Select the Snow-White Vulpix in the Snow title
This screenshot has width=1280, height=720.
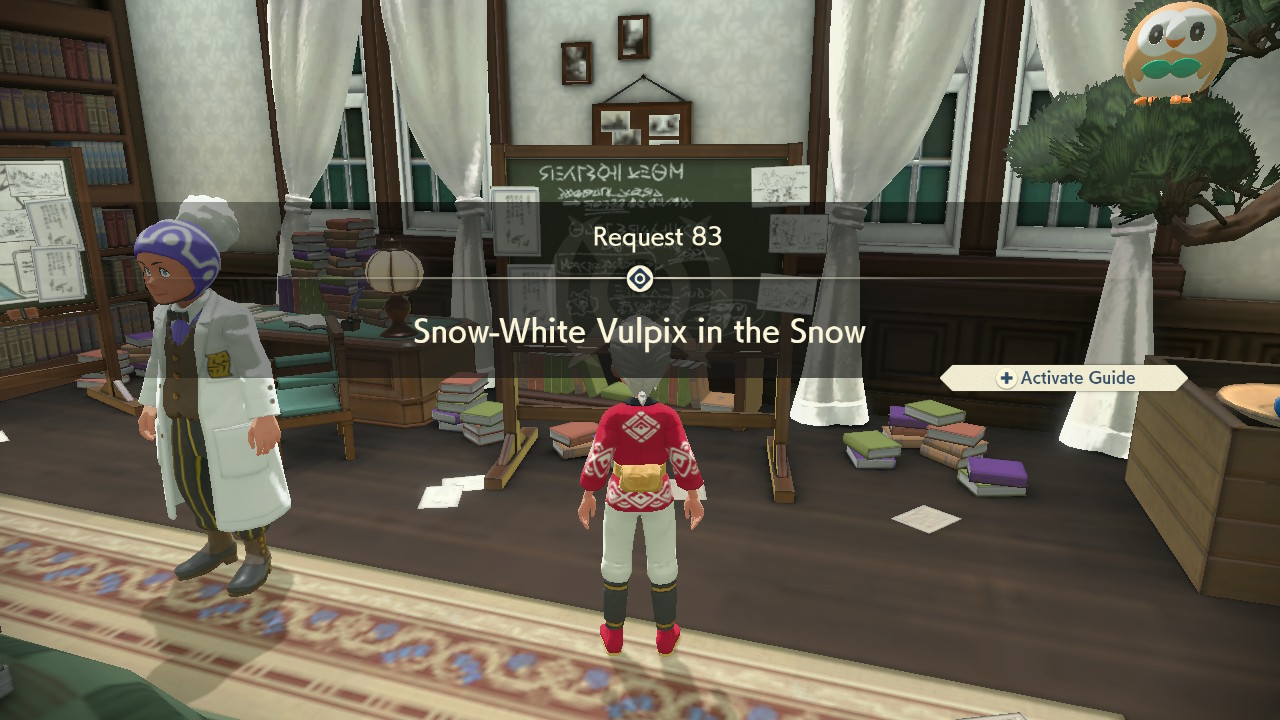640,331
